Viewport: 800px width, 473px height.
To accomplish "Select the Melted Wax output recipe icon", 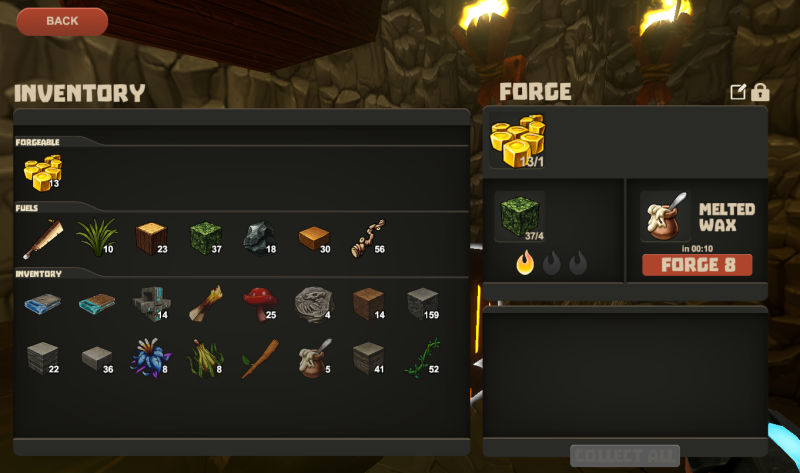I will tap(664, 216).
